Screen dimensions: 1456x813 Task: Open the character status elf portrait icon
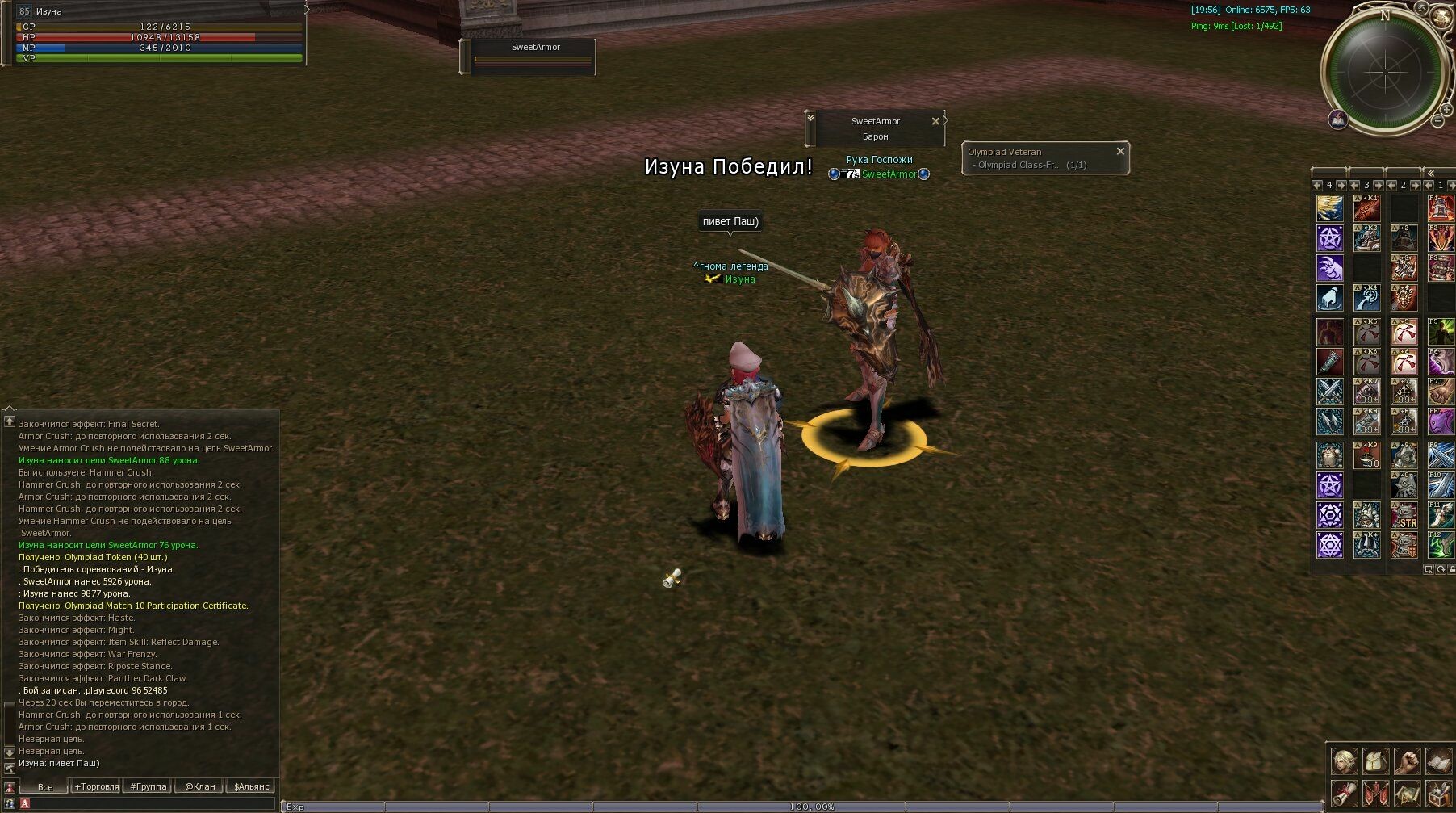pos(1344,761)
